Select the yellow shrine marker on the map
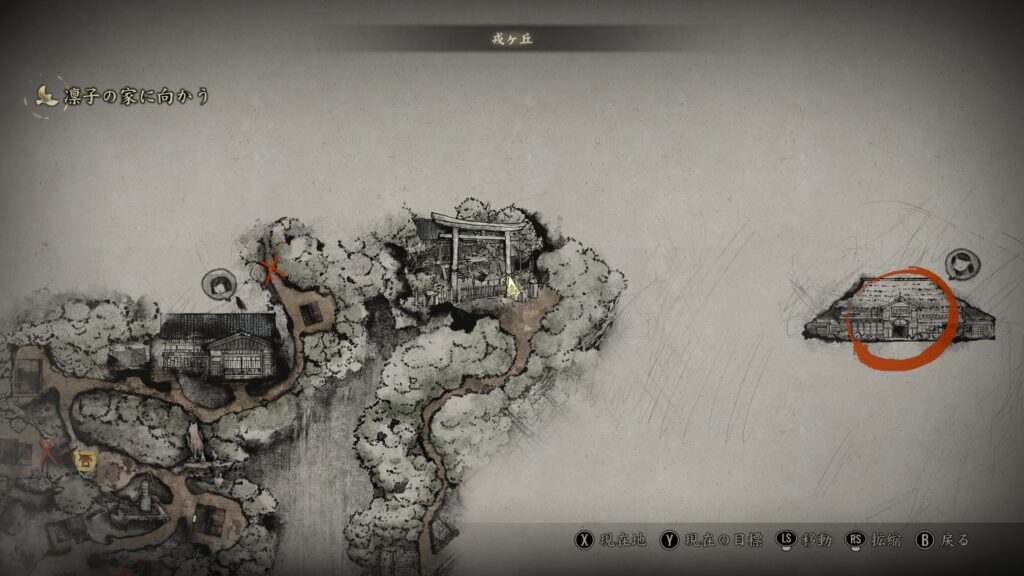Image resolution: width=1024 pixels, height=576 pixels. pos(85,461)
